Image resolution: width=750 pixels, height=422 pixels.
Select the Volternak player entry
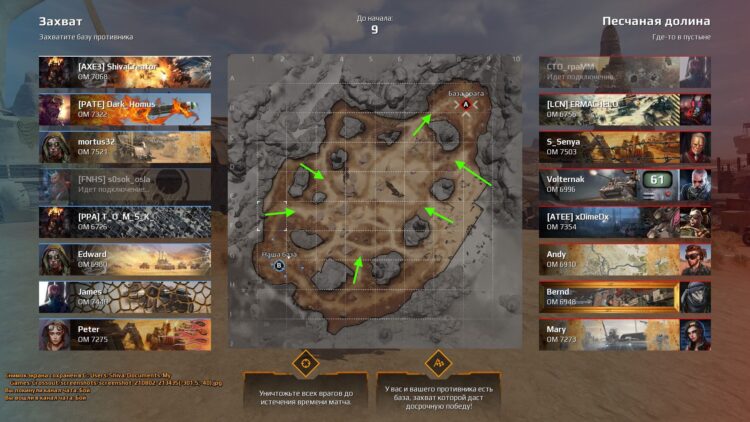(624, 184)
